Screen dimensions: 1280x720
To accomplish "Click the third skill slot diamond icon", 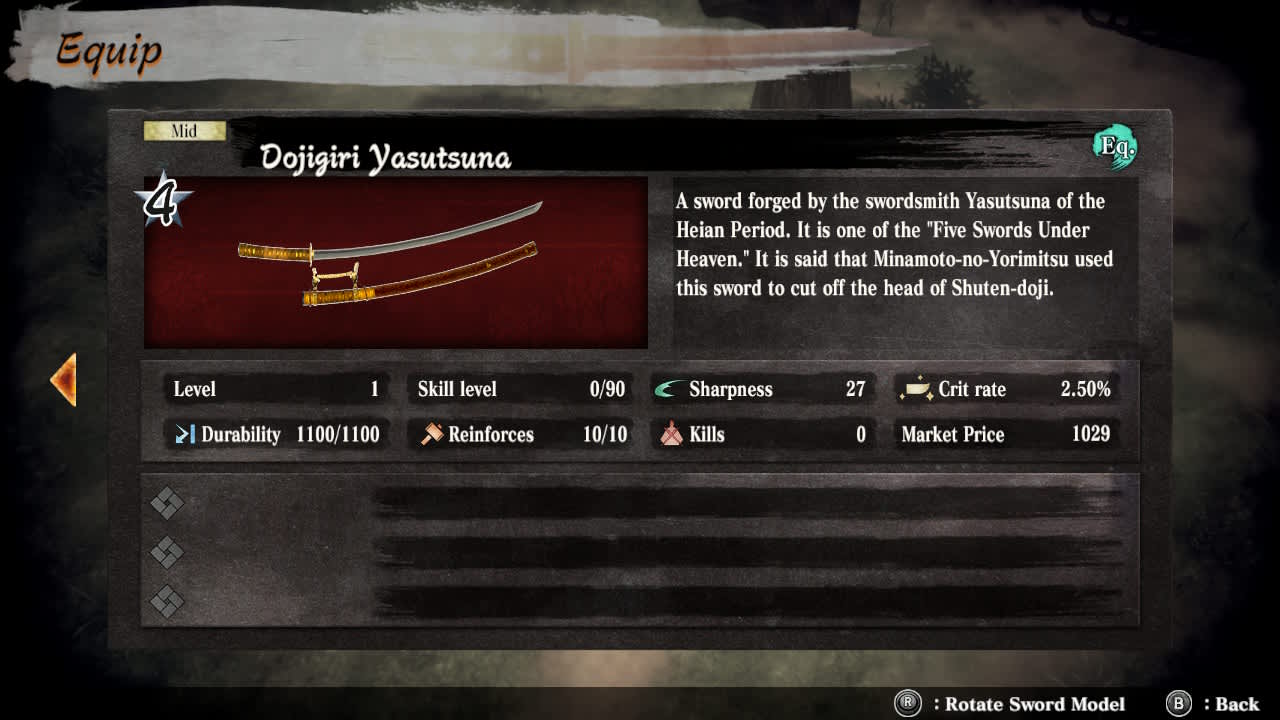I will tap(166, 600).
